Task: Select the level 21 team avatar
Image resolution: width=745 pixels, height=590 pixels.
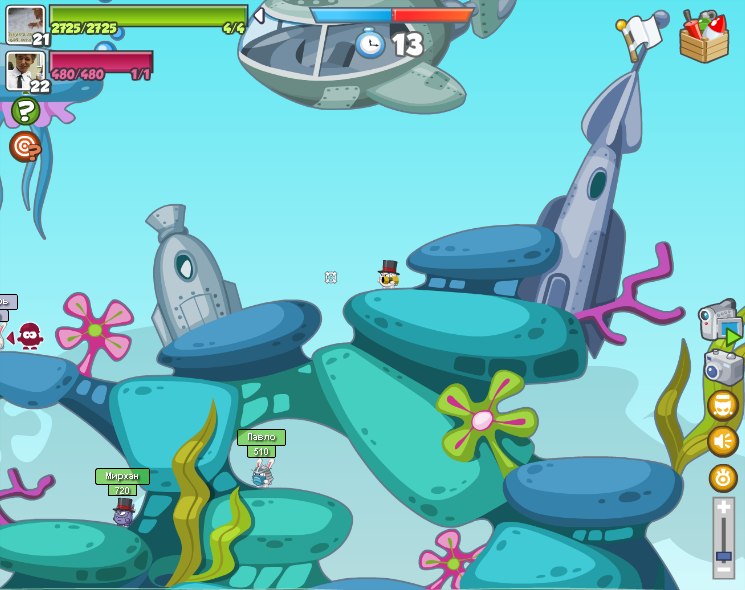Action: pos(25,24)
